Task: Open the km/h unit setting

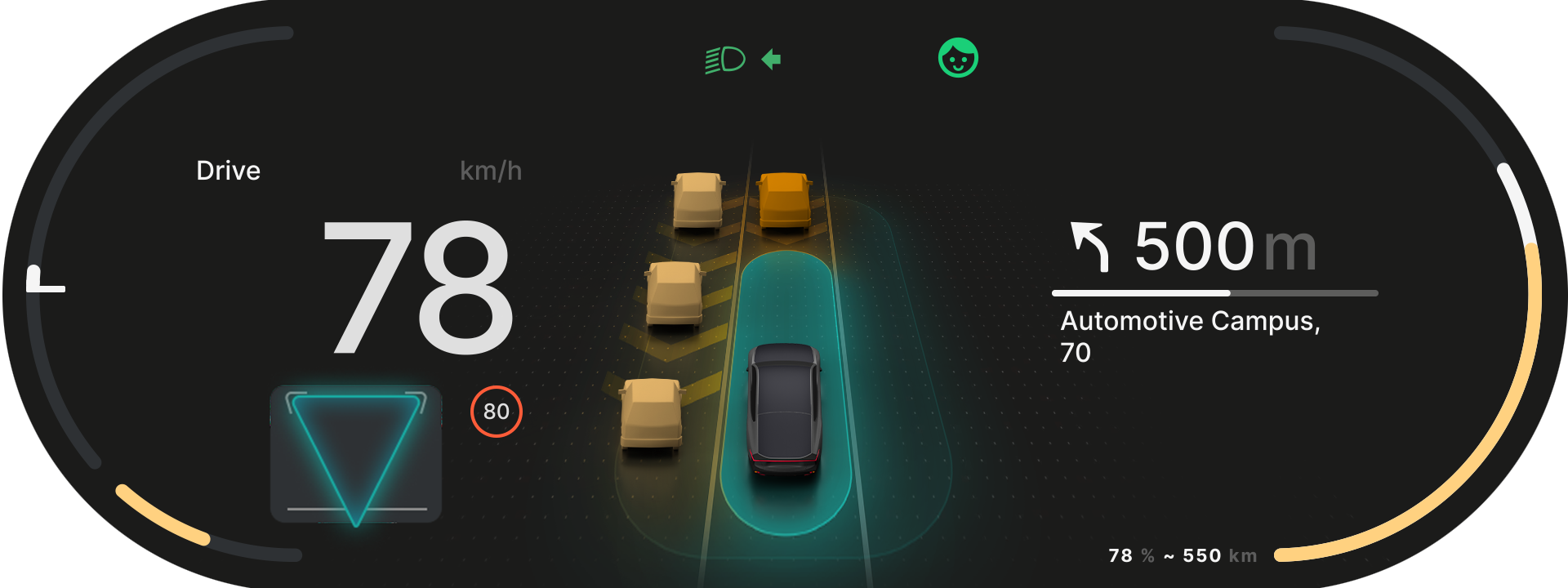Action: tap(491, 171)
